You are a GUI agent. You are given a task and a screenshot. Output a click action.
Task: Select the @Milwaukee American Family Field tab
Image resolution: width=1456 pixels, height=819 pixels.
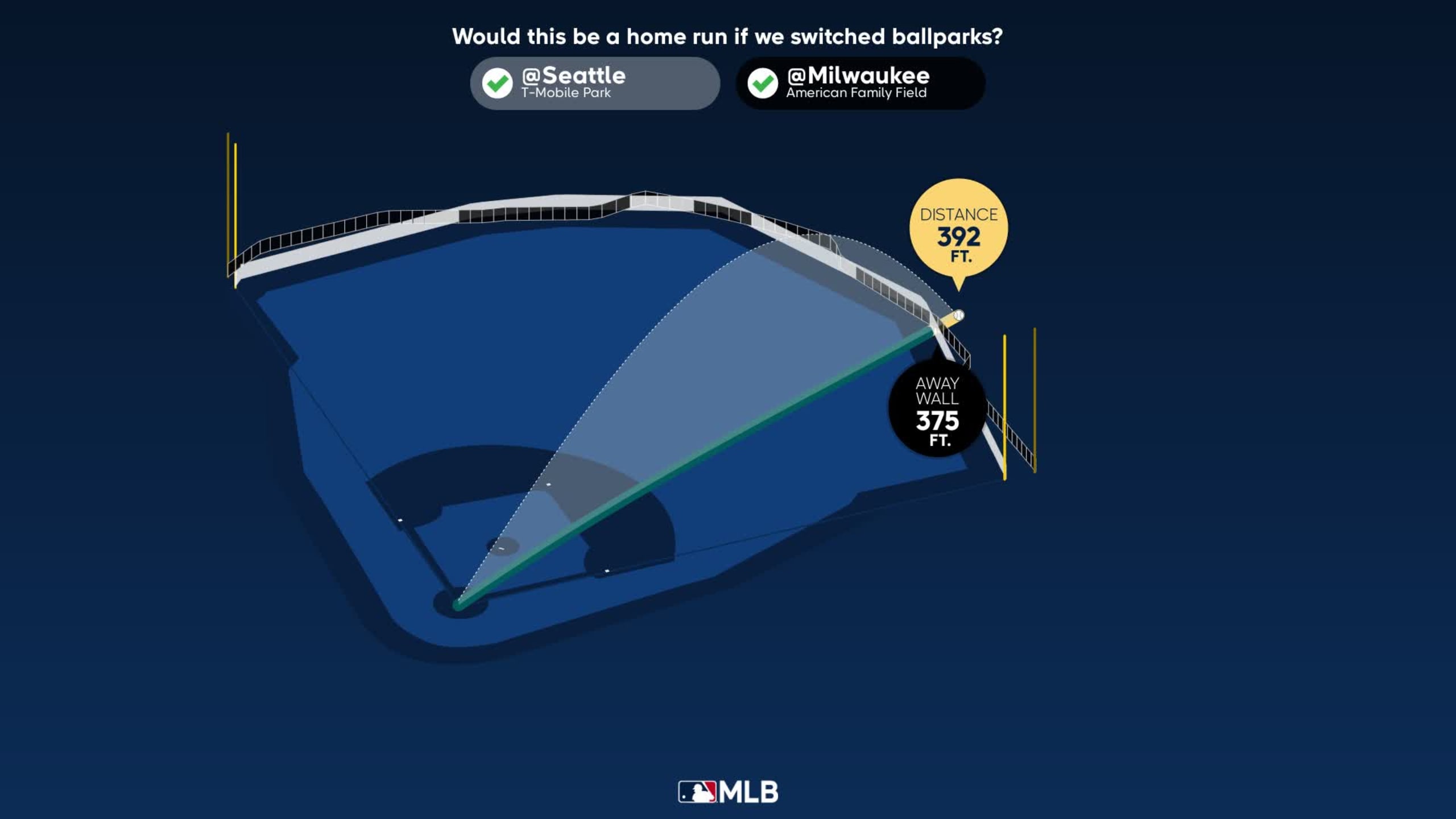point(859,83)
